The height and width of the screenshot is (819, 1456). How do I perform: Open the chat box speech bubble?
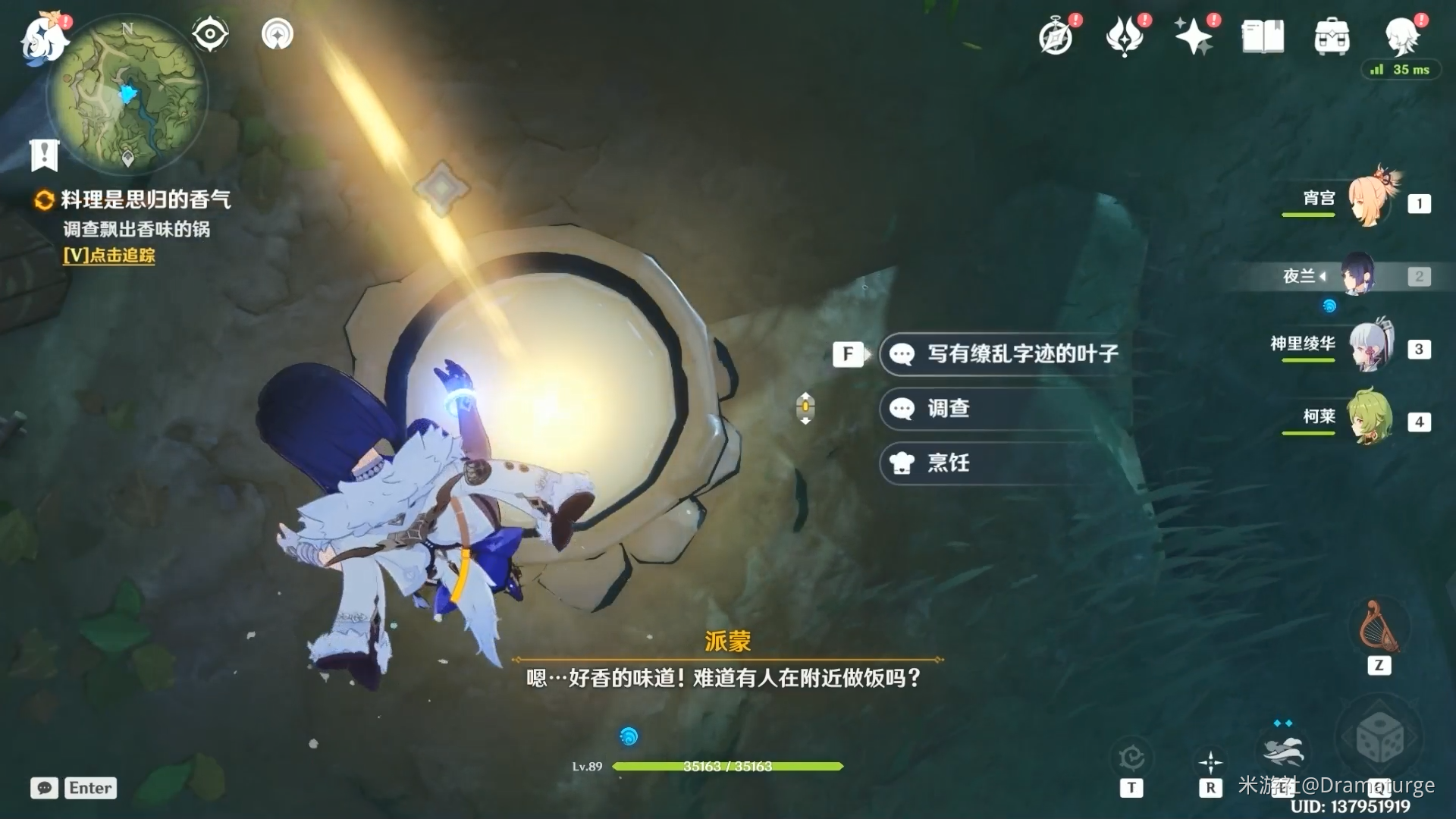[x=44, y=788]
